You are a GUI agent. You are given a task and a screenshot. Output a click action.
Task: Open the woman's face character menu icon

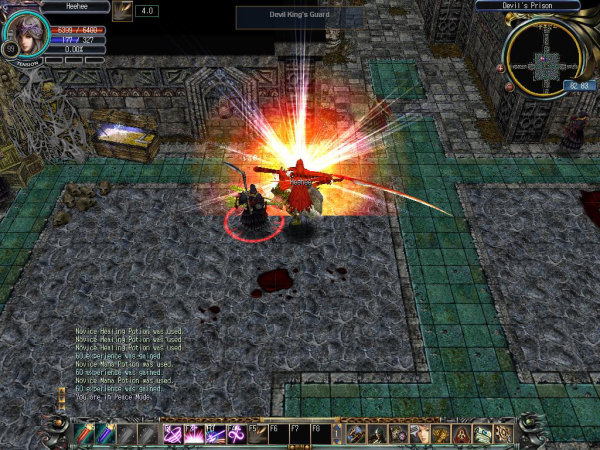(x=418, y=434)
